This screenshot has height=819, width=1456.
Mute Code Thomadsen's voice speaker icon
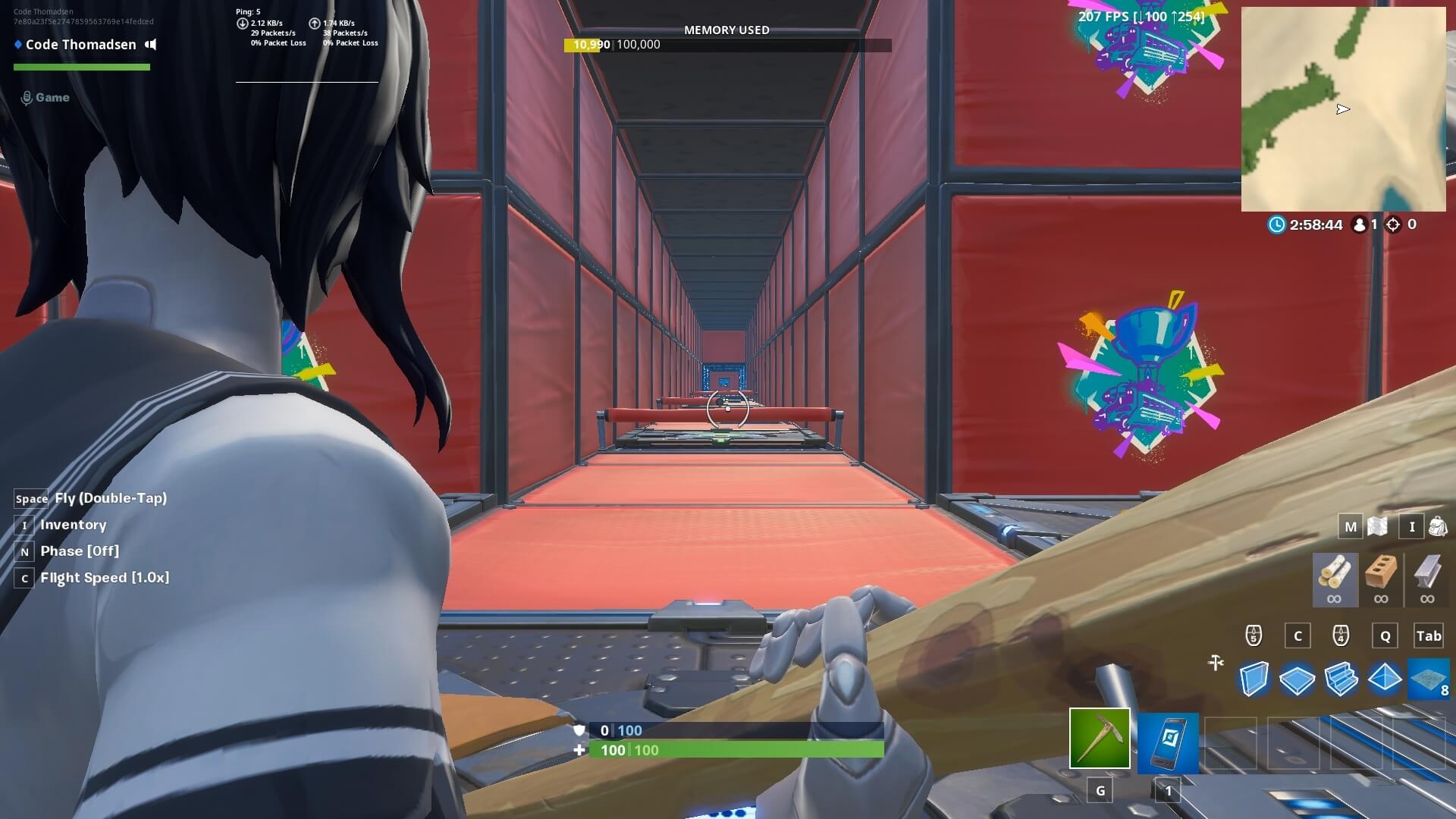150,44
